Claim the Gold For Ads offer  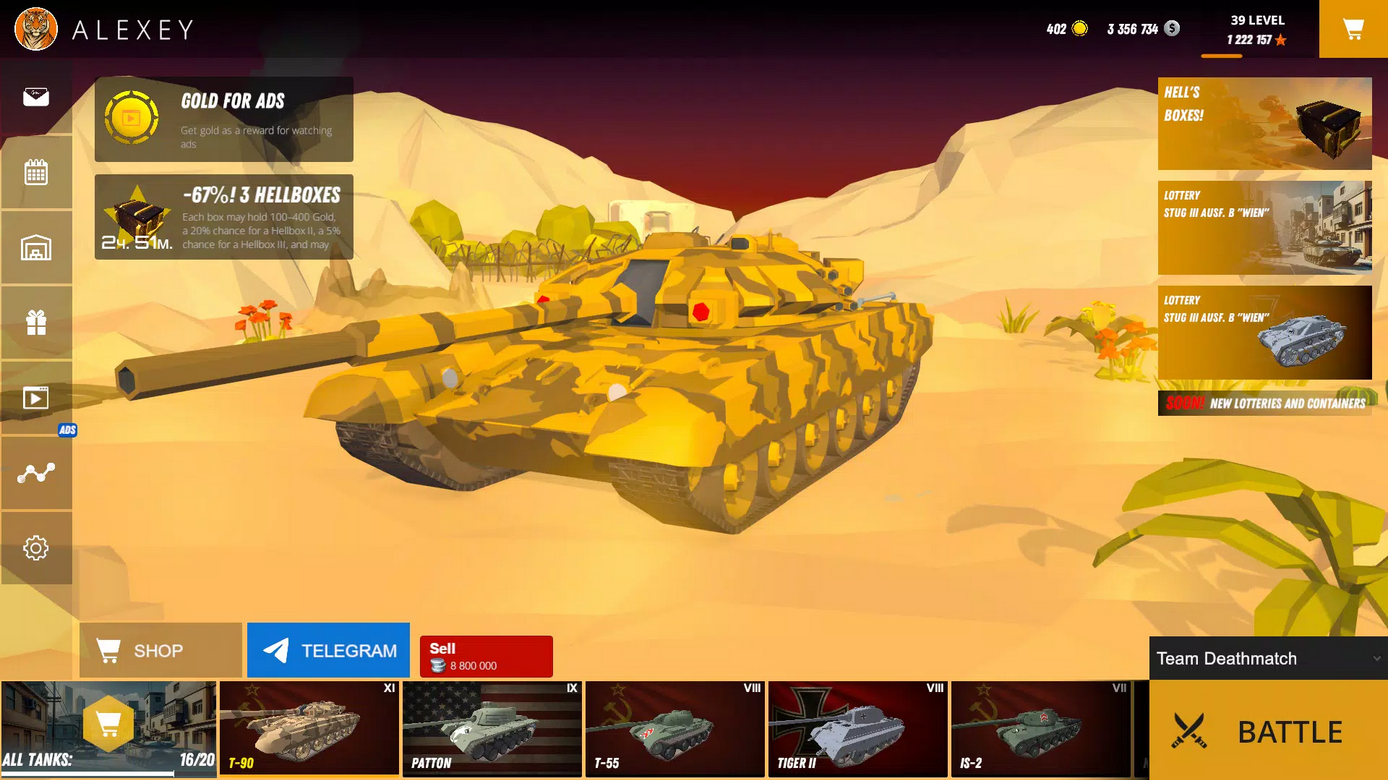[x=224, y=119]
